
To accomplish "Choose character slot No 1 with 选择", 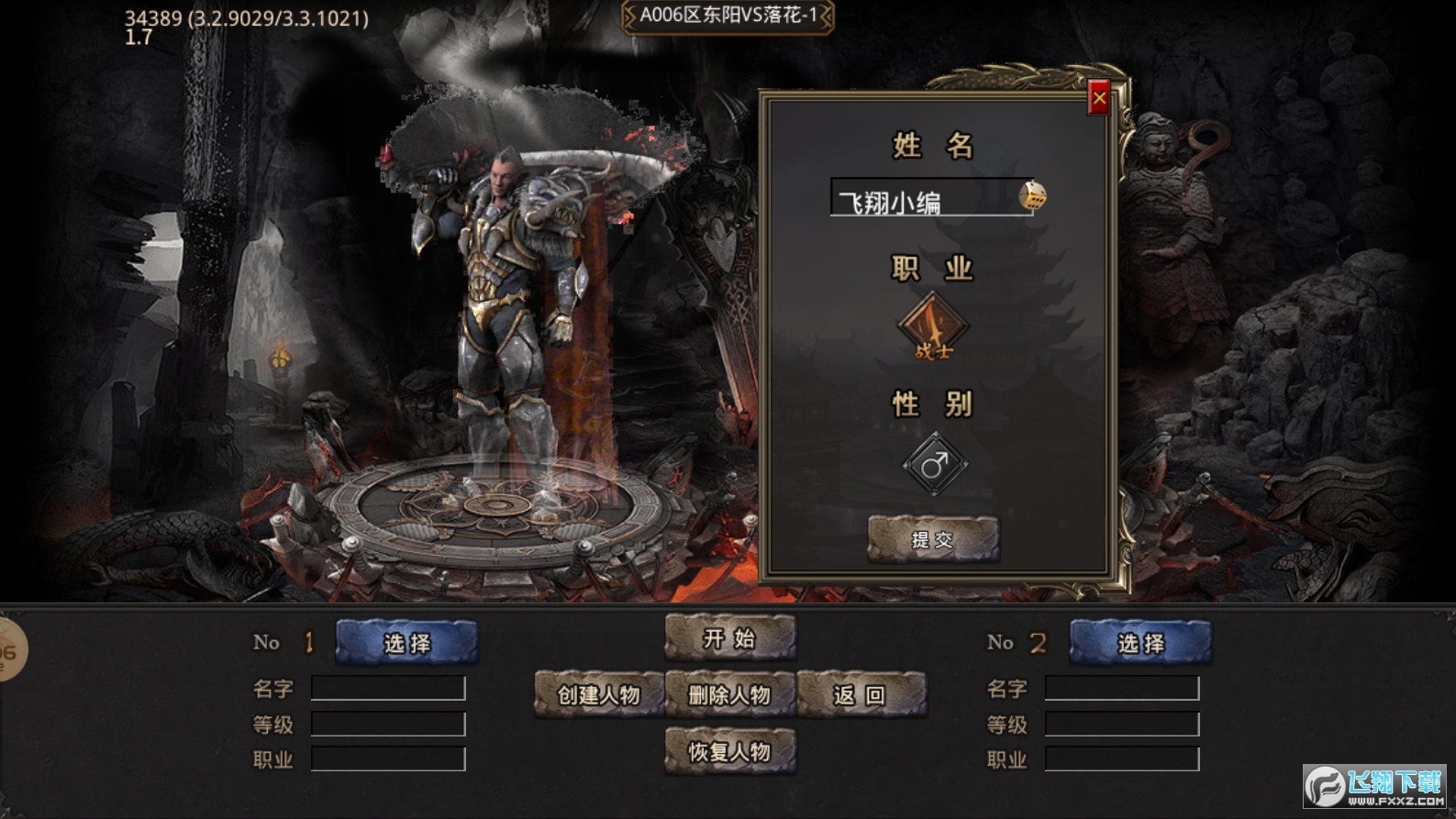I will tap(406, 643).
